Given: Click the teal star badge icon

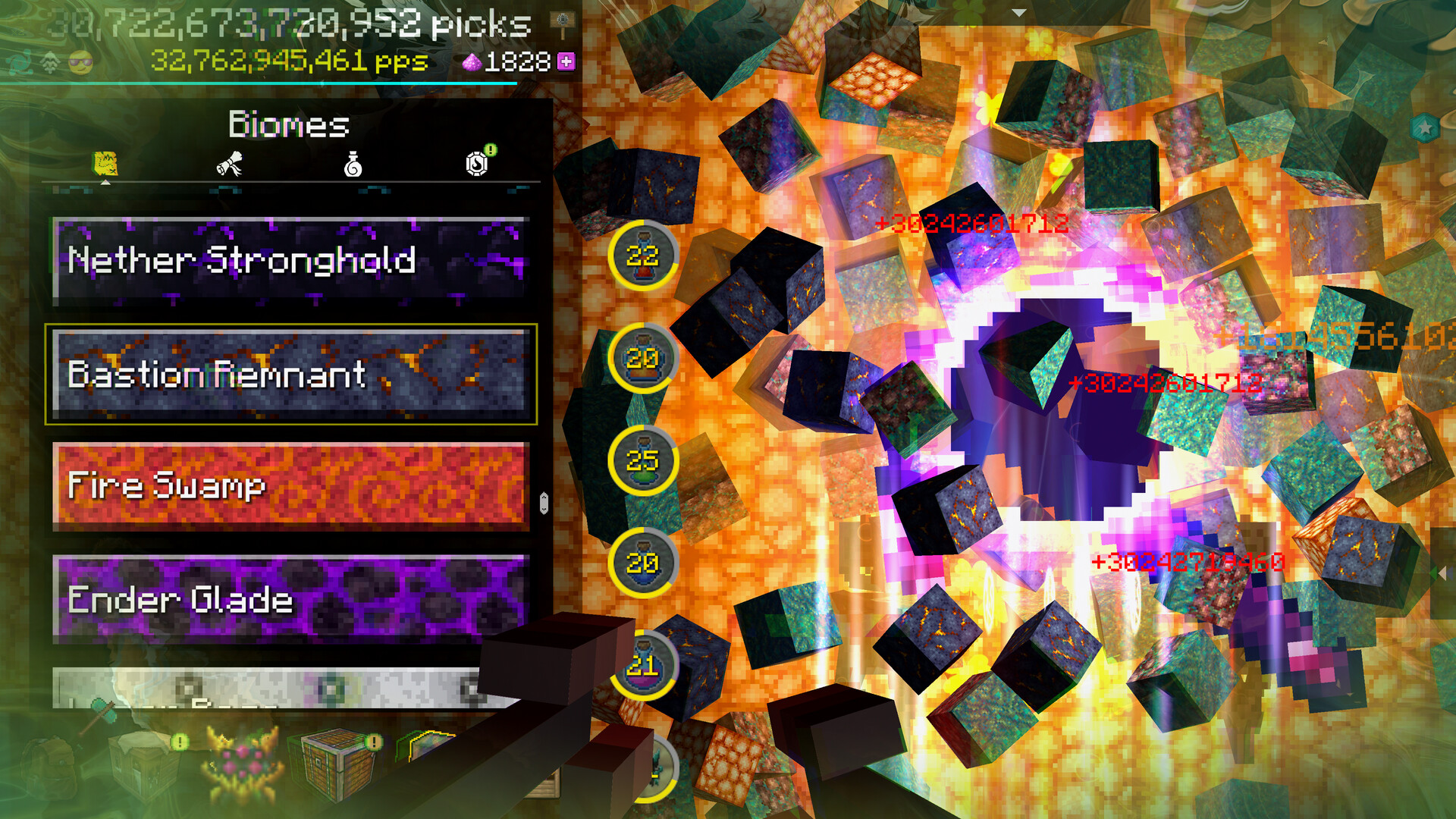Looking at the screenshot, I should tap(1425, 127).
